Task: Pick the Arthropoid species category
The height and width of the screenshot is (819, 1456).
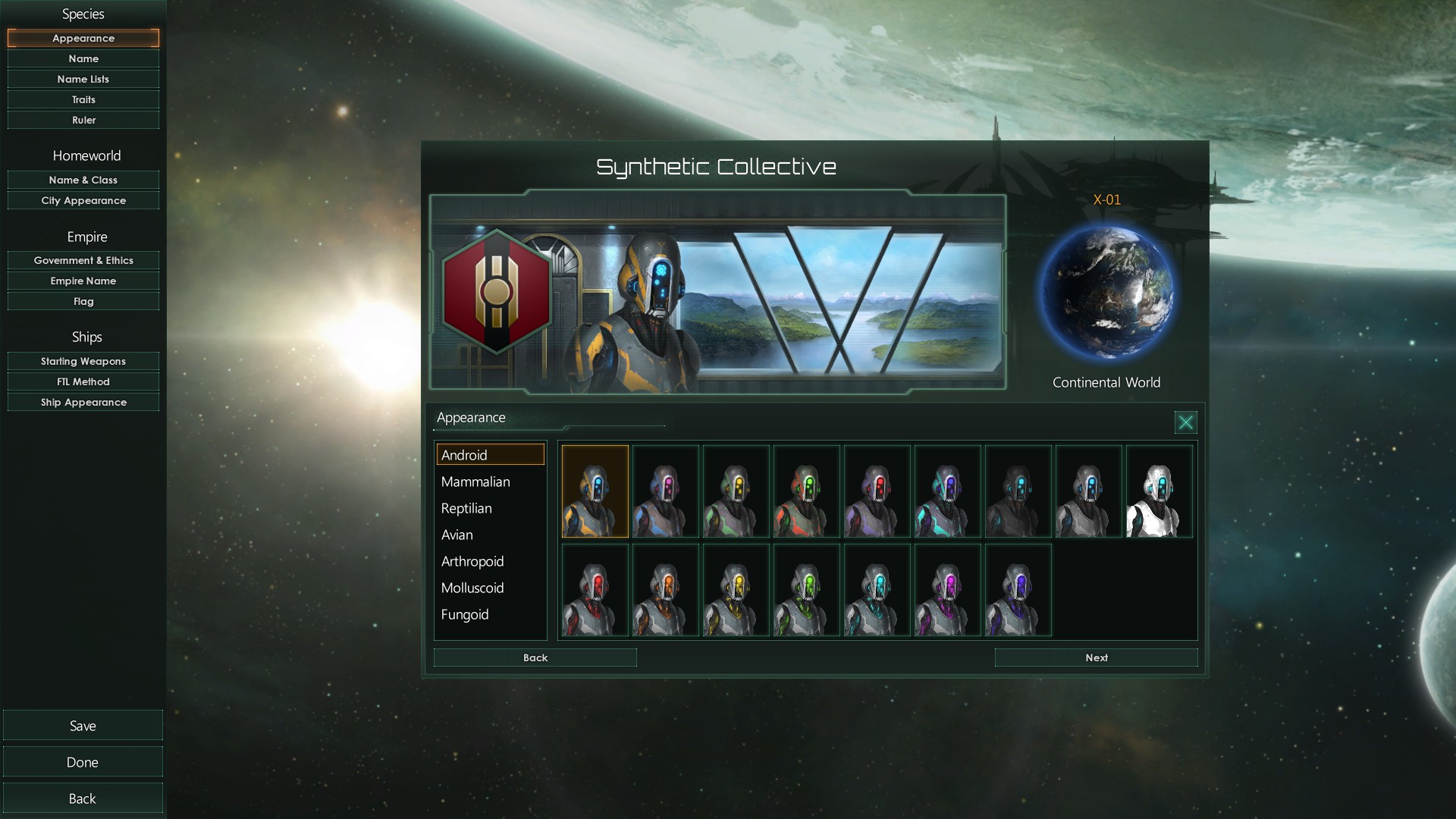Action: click(472, 561)
